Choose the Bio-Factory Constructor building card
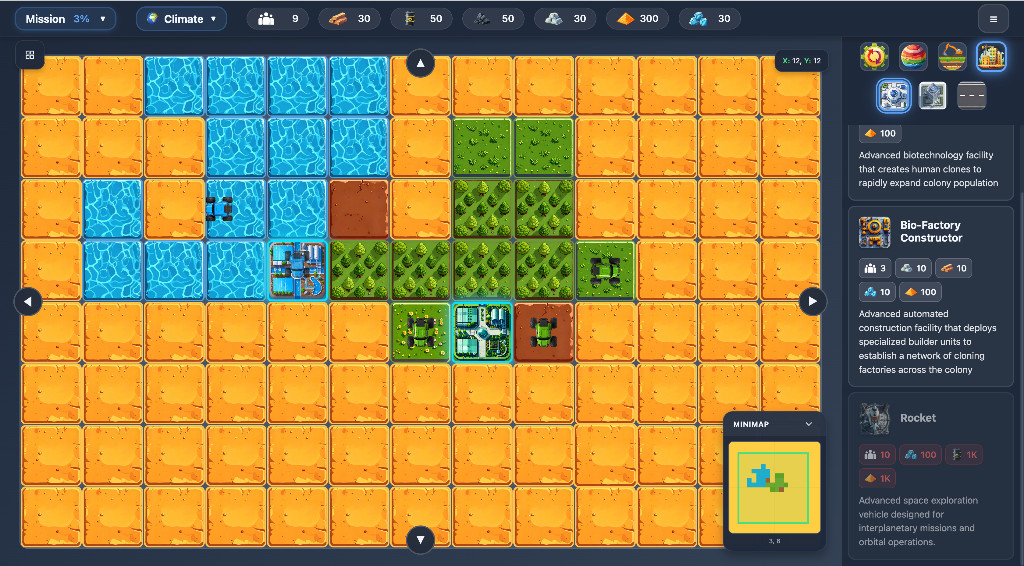1024x566 pixels. 931,296
